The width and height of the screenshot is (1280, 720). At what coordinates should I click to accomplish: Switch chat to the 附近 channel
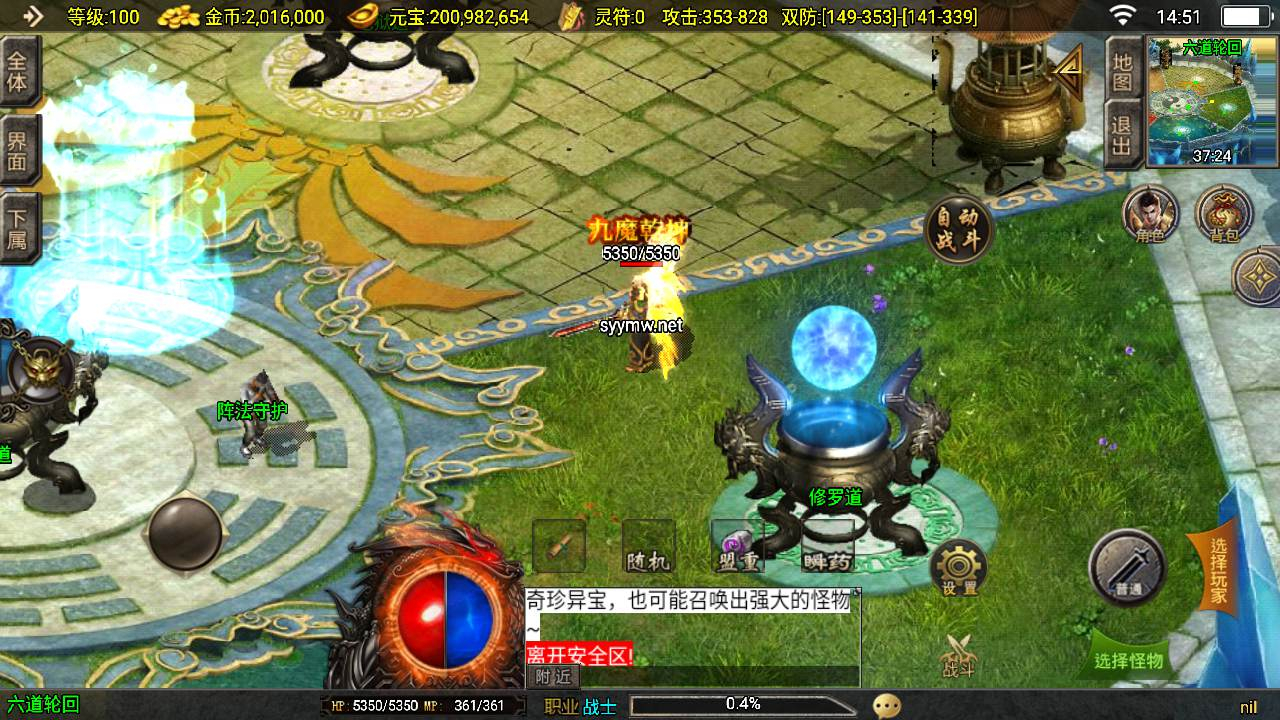pyautogui.click(x=553, y=676)
